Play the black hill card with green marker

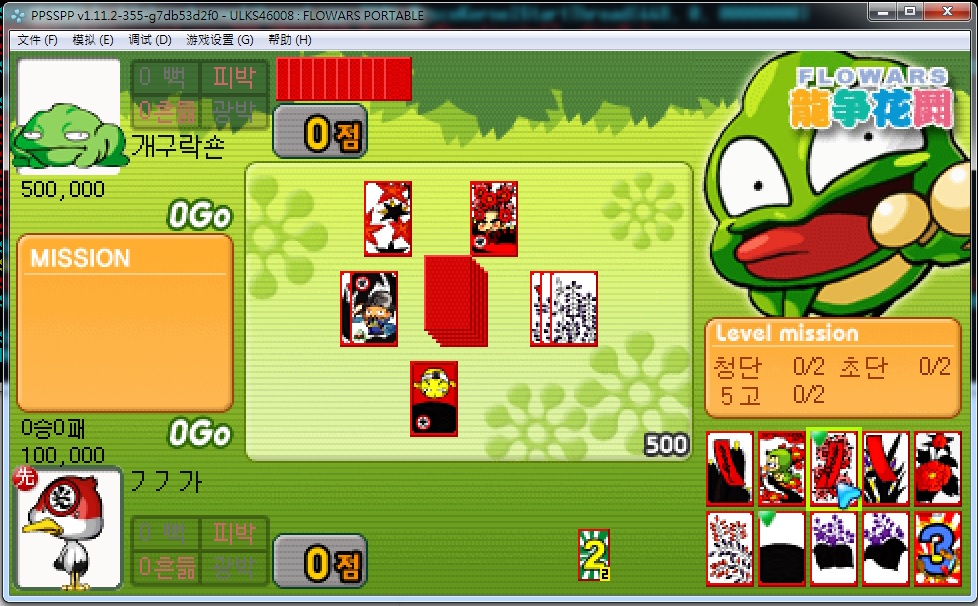pyautogui.click(x=782, y=548)
